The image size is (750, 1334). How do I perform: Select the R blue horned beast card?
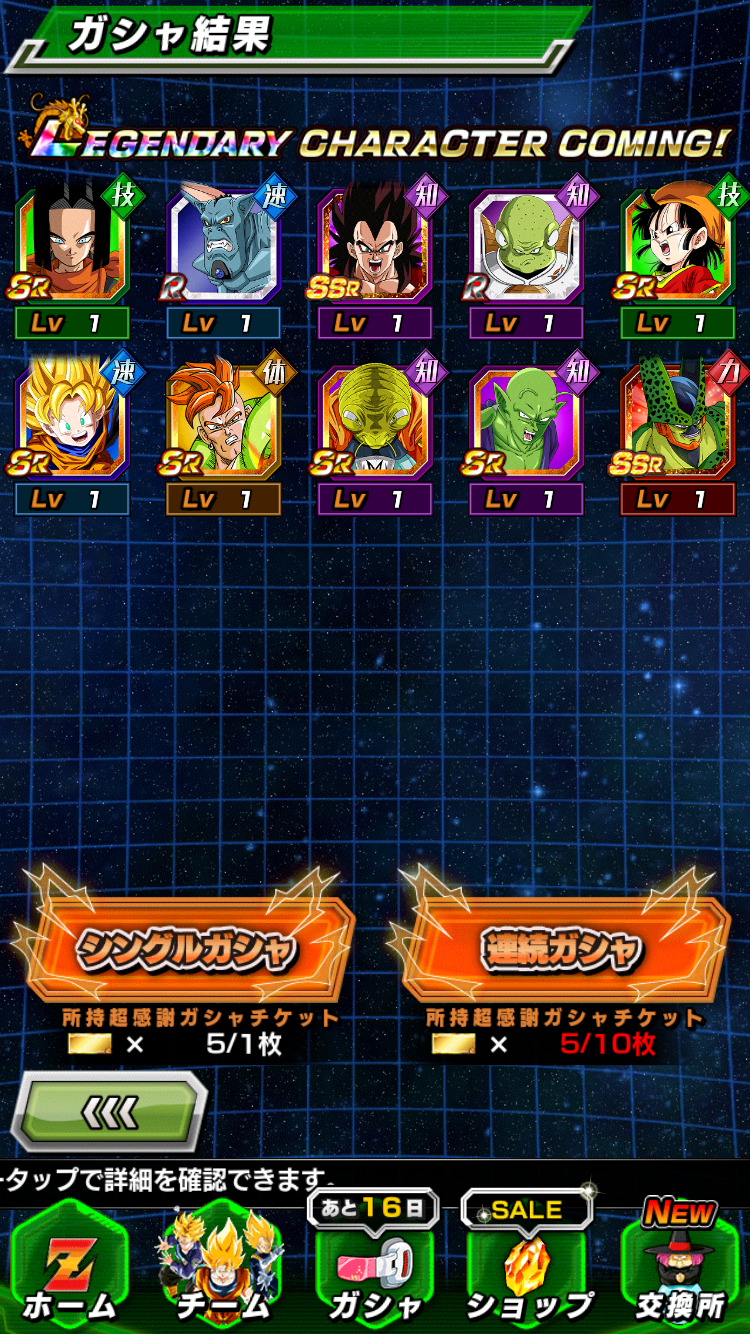(223, 245)
